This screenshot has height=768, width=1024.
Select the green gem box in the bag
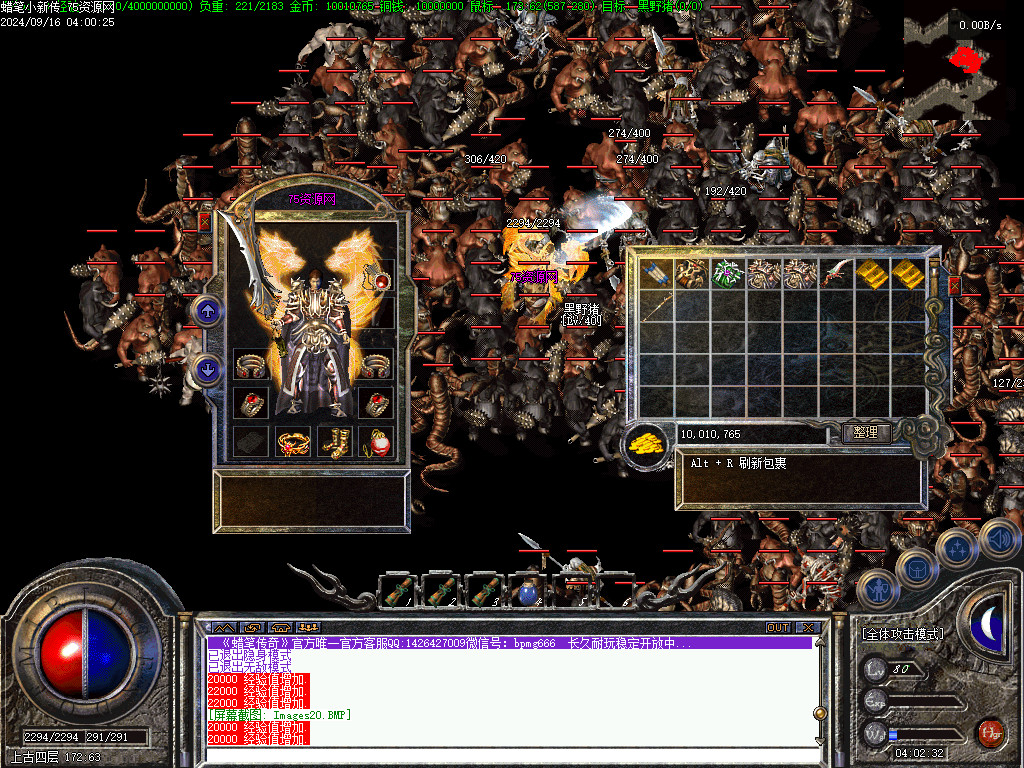click(x=728, y=273)
